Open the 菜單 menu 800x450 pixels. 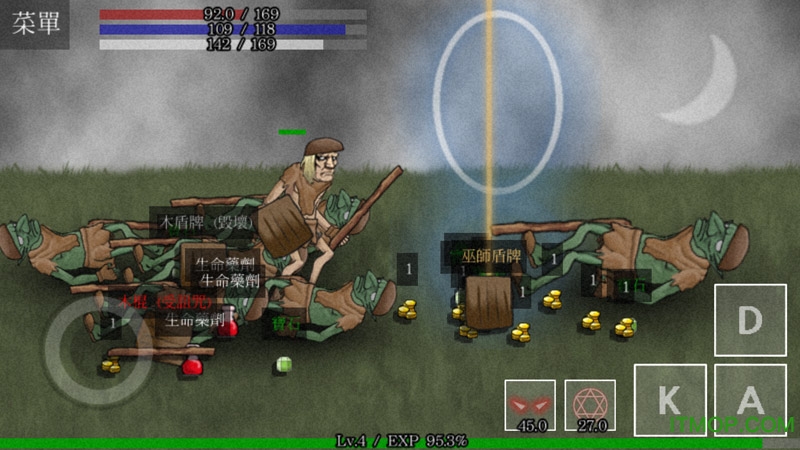click(x=35, y=24)
